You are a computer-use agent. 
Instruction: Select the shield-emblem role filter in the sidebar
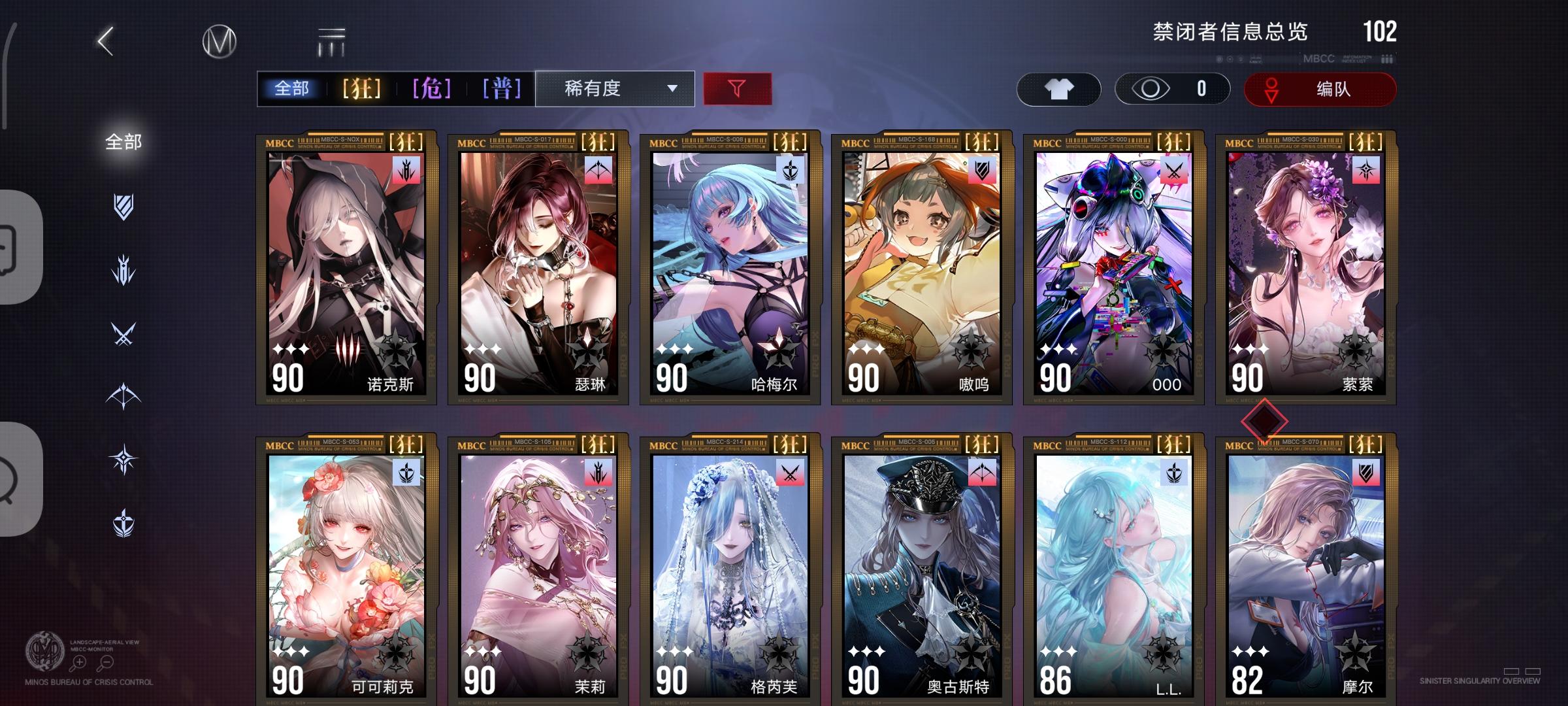[124, 208]
